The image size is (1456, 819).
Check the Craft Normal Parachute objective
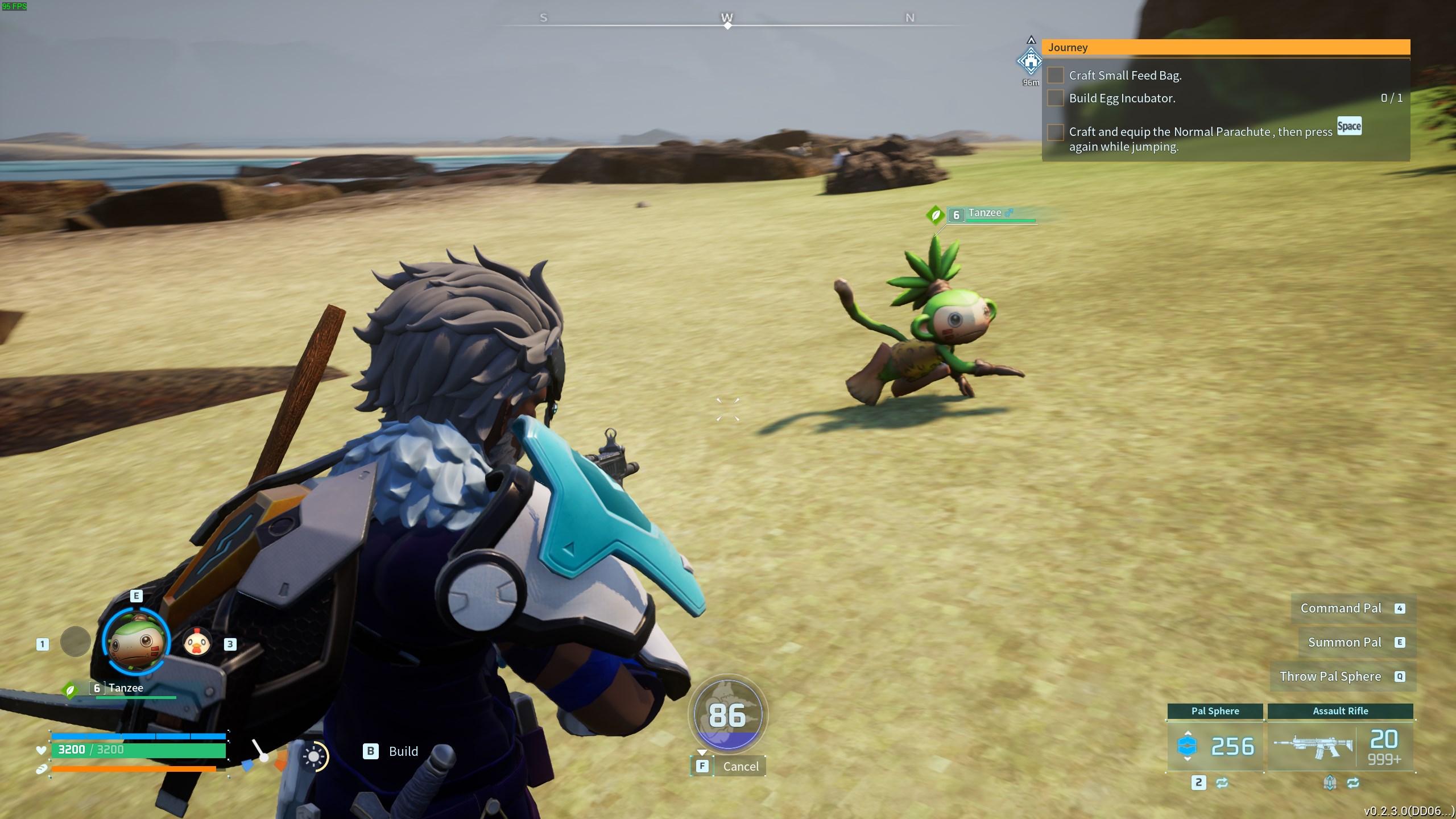coord(1056,133)
